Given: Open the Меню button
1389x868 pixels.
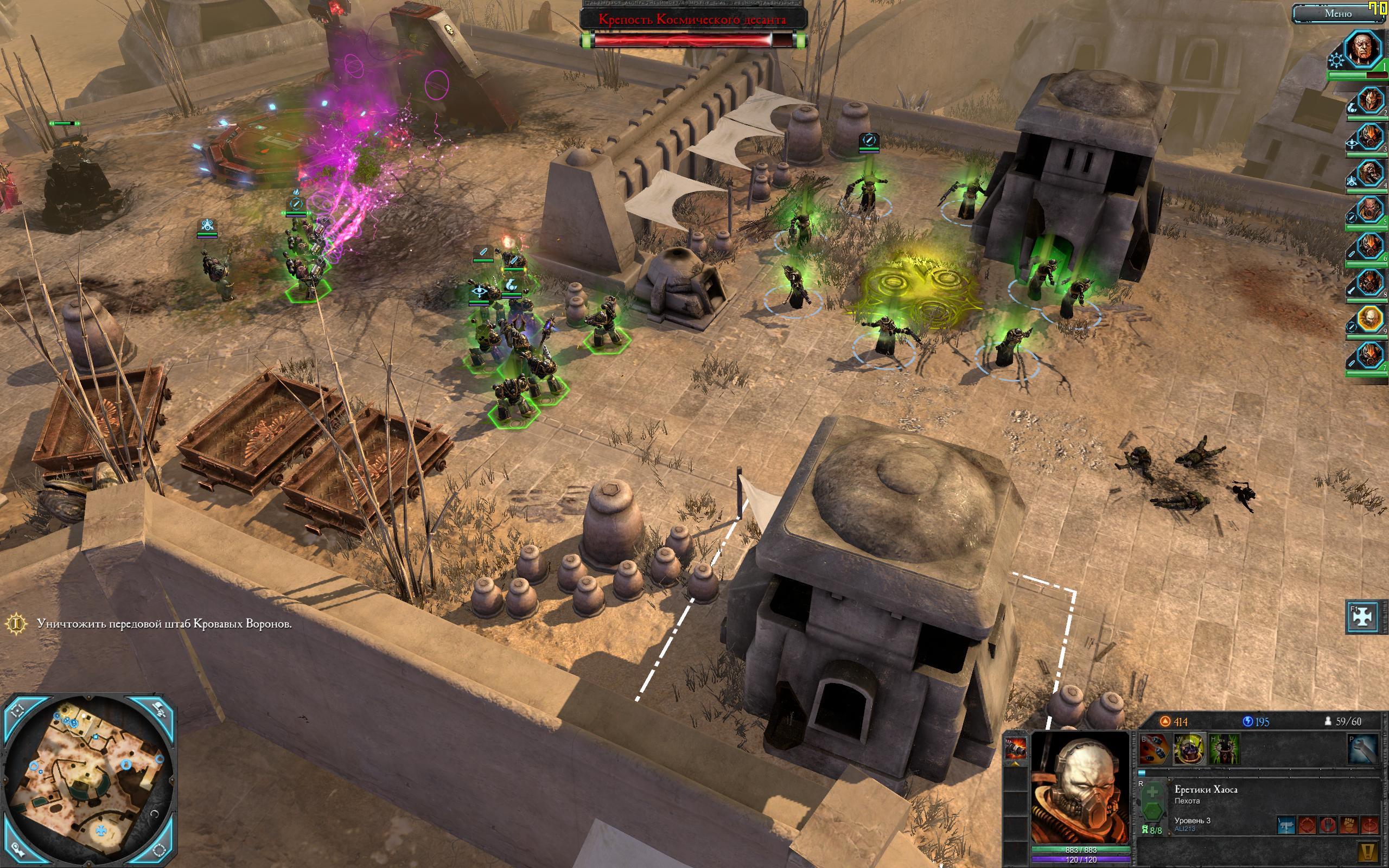Looking at the screenshot, I should click(x=1337, y=14).
